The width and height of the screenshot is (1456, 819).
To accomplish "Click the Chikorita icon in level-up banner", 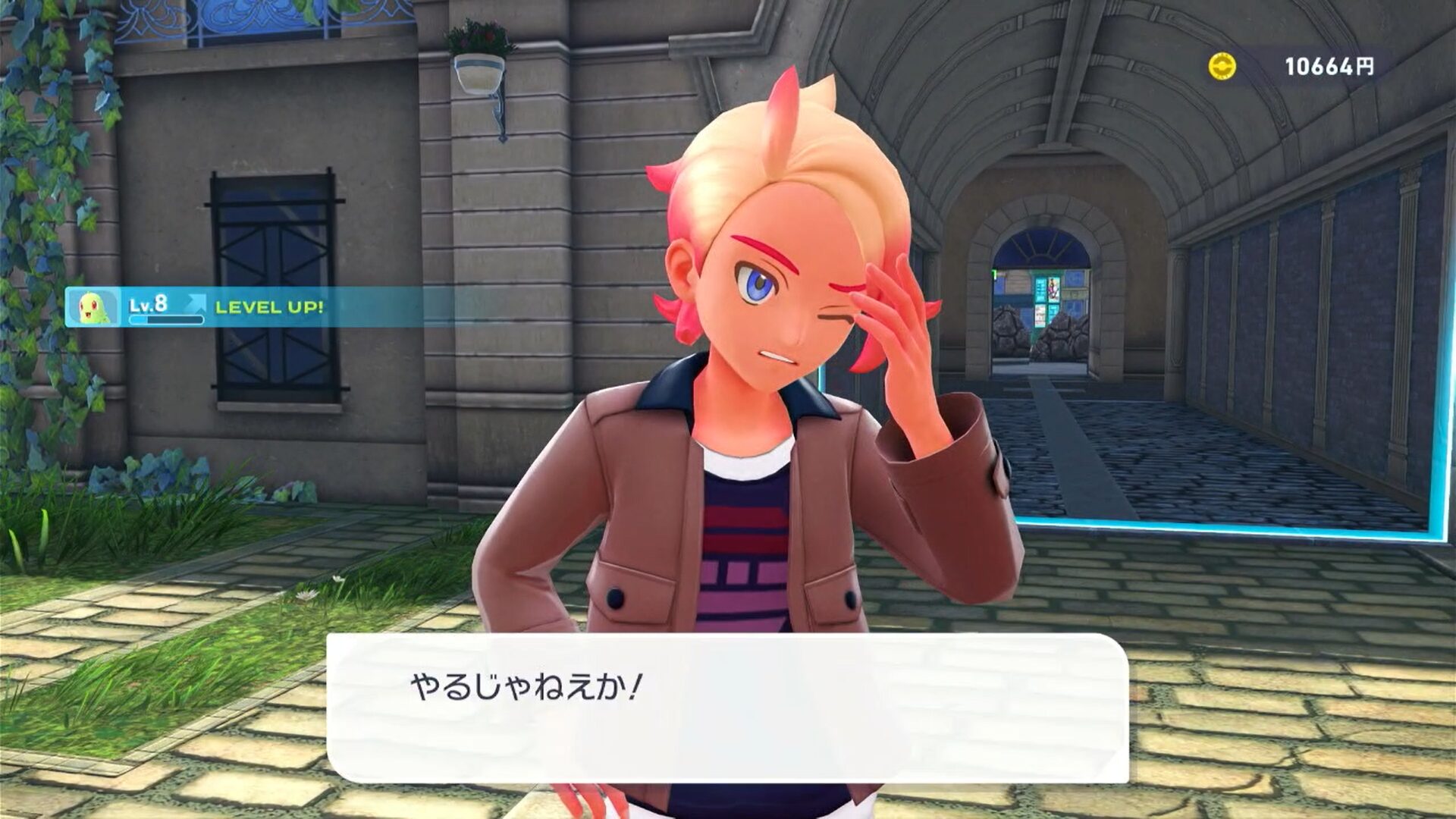I will 93,307.
